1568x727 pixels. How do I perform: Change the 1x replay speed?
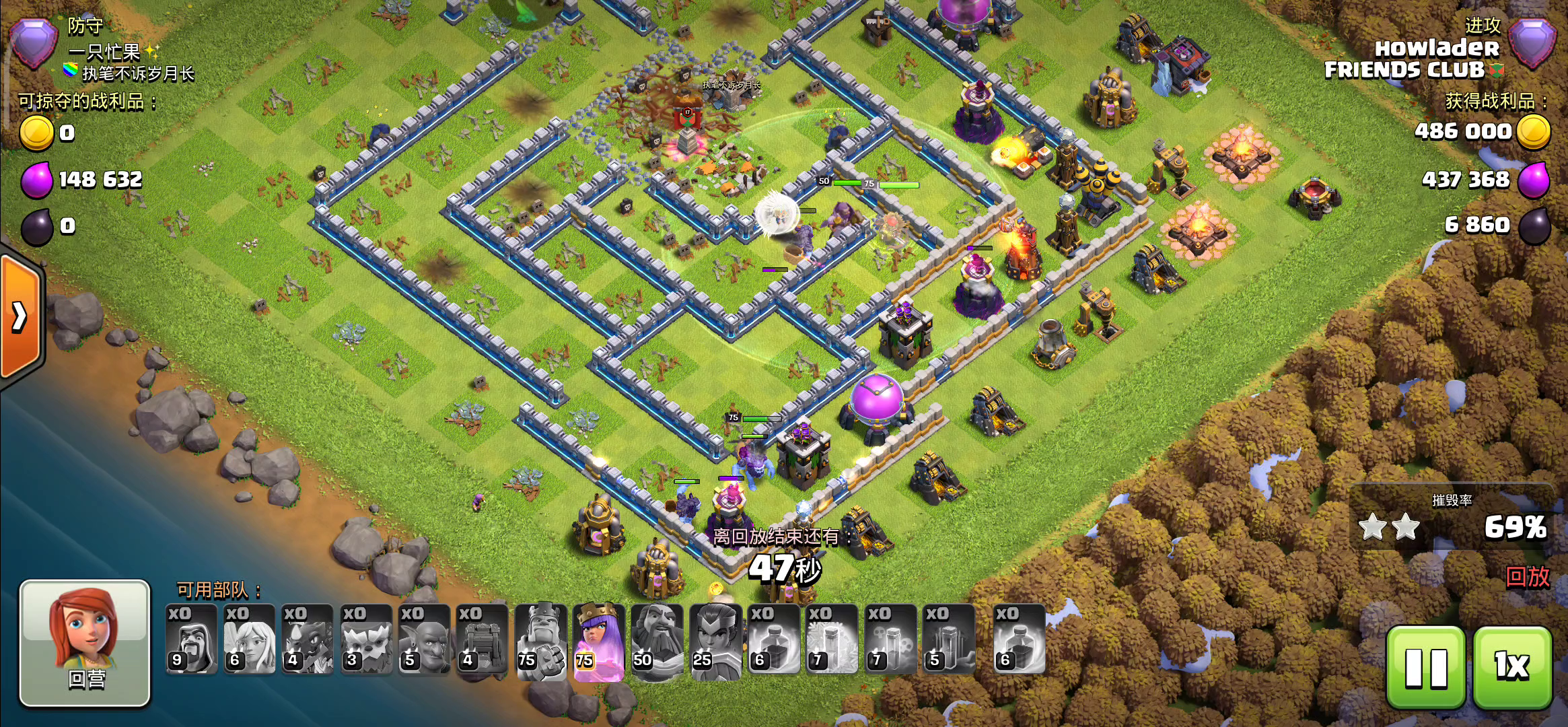pyautogui.click(x=1512, y=666)
